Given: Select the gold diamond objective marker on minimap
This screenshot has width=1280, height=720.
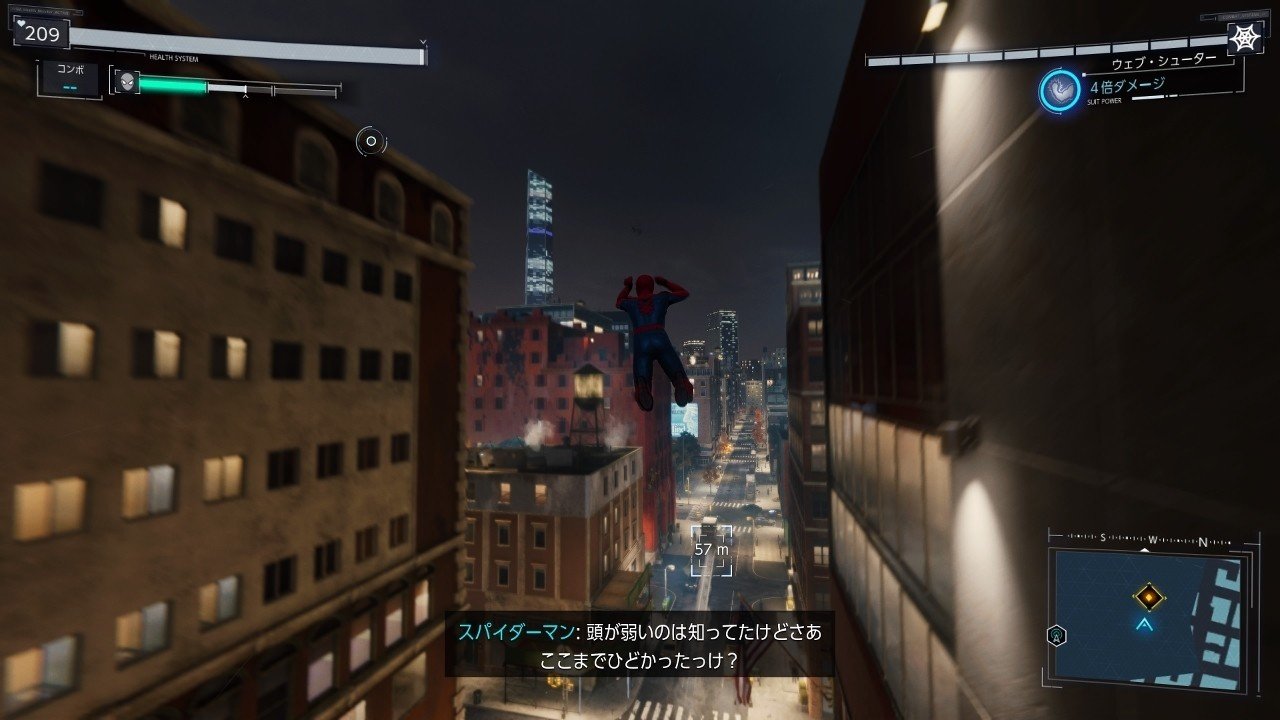Looking at the screenshot, I should [x=1149, y=596].
